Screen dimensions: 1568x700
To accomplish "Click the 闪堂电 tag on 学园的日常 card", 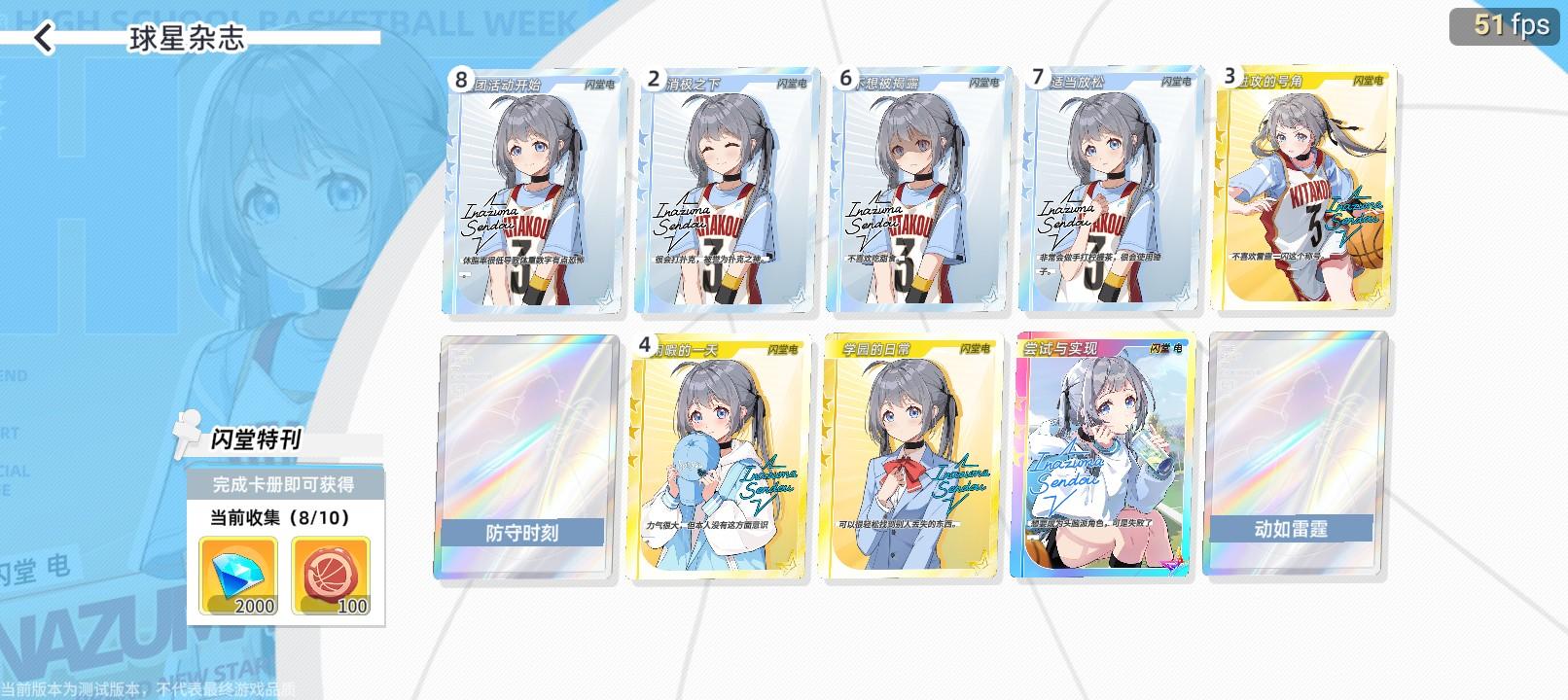I will point(977,347).
